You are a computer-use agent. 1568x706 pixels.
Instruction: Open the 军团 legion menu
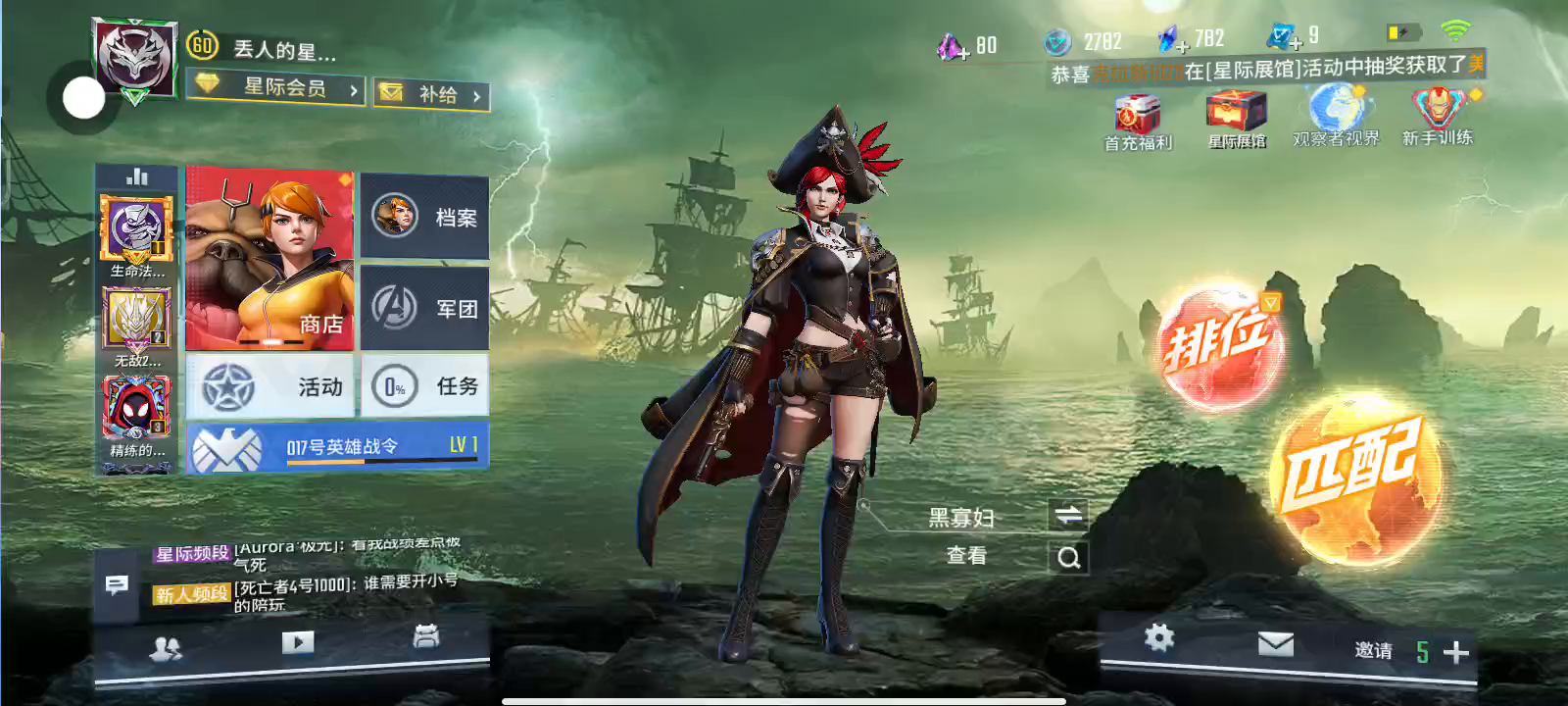click(x=425, y=308)
